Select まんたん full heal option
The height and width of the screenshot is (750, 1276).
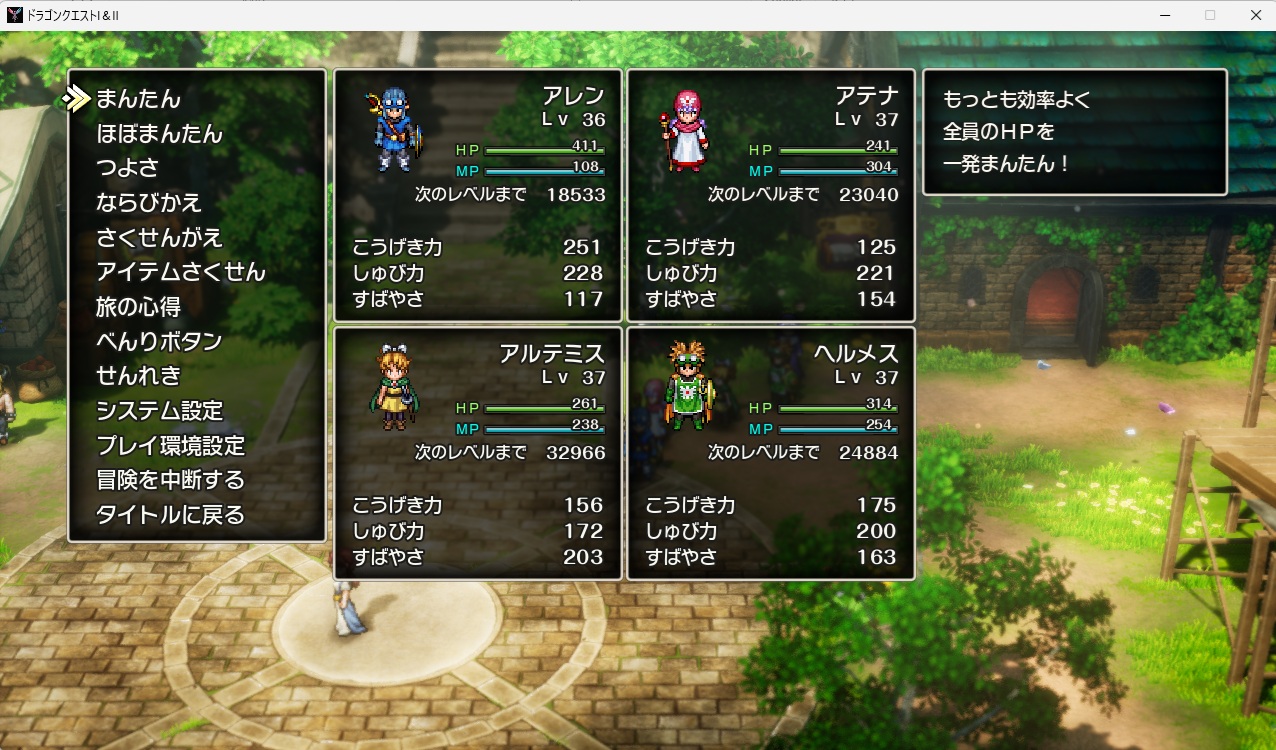(138, 99)
